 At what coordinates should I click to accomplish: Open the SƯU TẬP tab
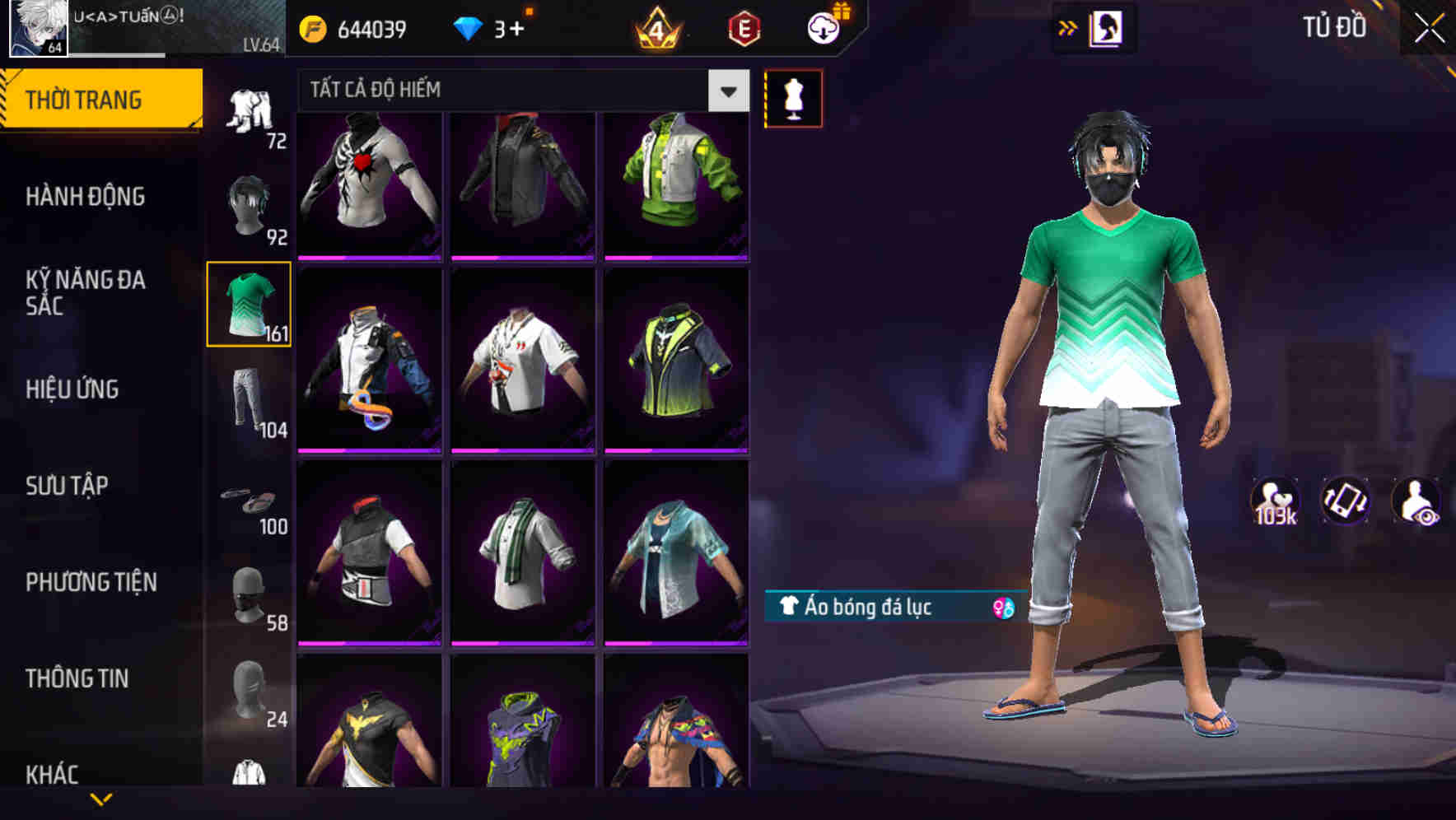point(68,487)
